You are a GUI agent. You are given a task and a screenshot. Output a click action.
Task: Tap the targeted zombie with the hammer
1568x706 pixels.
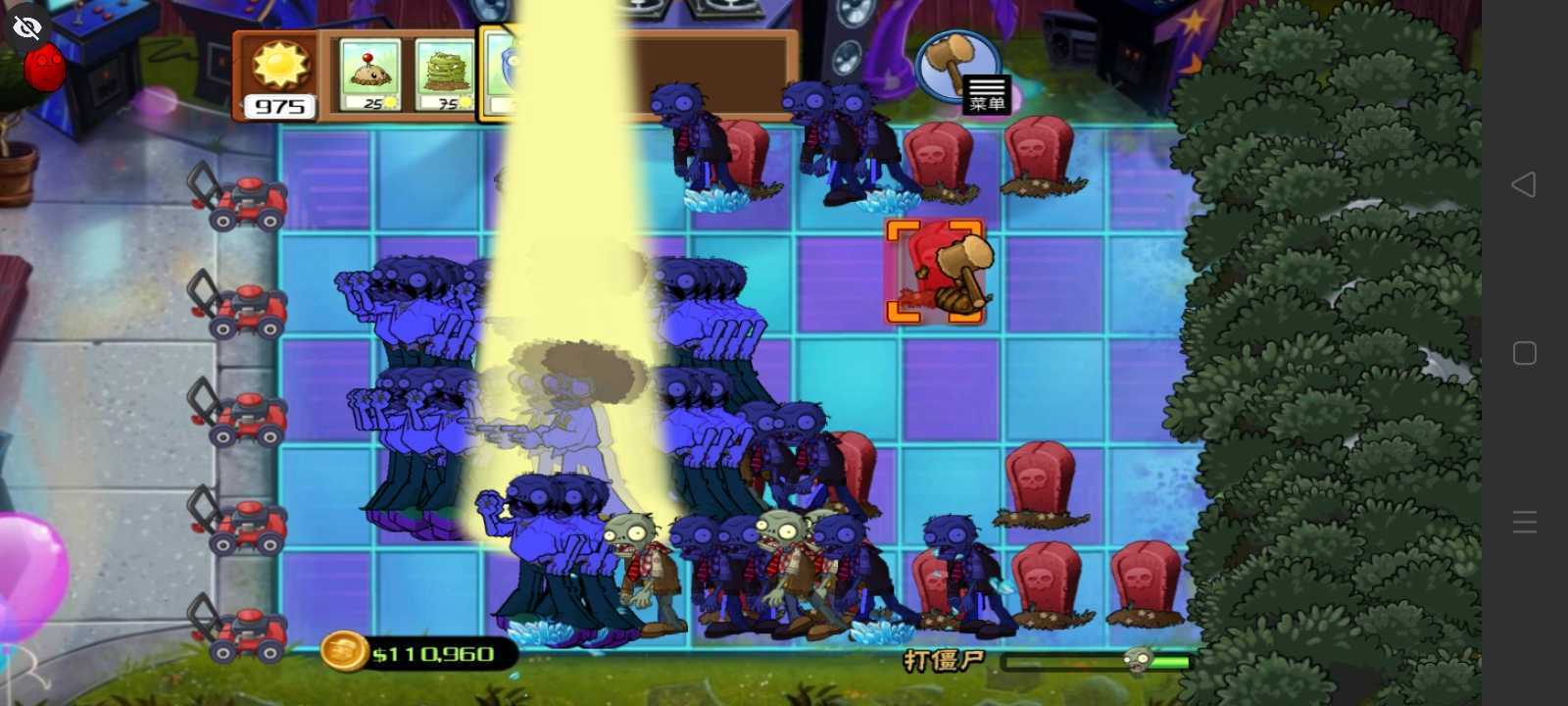point(938,268)
